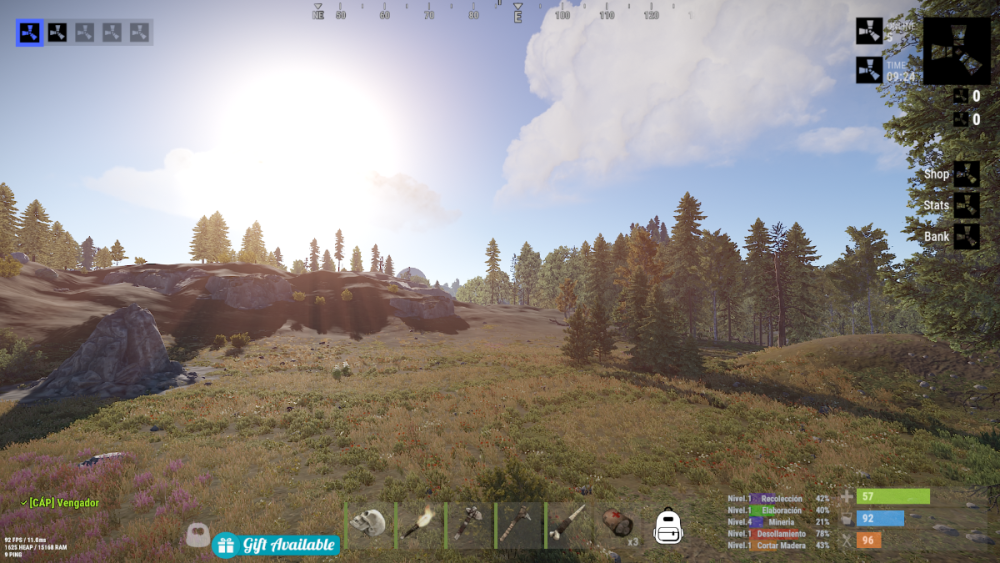Claim the Gift Available reward

[275, 545]
